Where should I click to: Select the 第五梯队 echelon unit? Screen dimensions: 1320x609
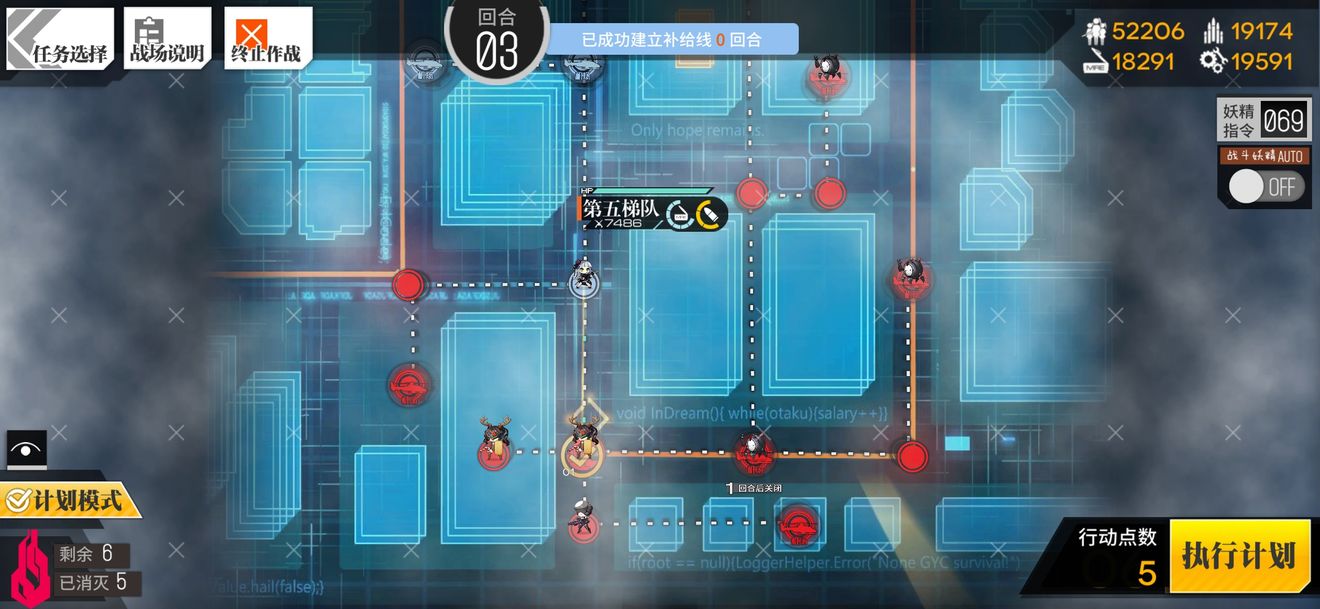(x=582, y=279)
